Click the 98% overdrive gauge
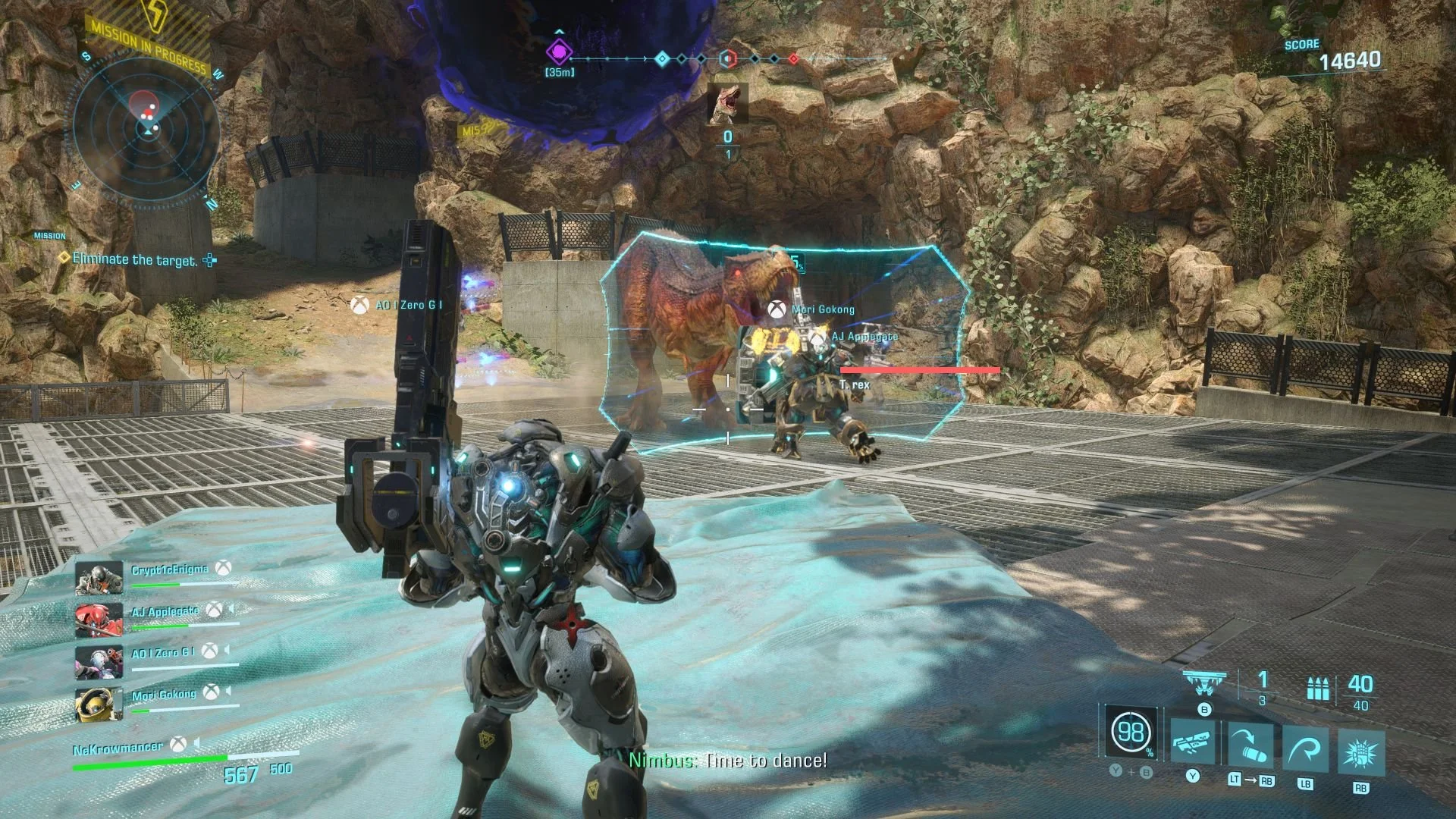Image resolution: width=1456 pixels, height=819 pixels. pyautogui.click(x=1131, y=732)
